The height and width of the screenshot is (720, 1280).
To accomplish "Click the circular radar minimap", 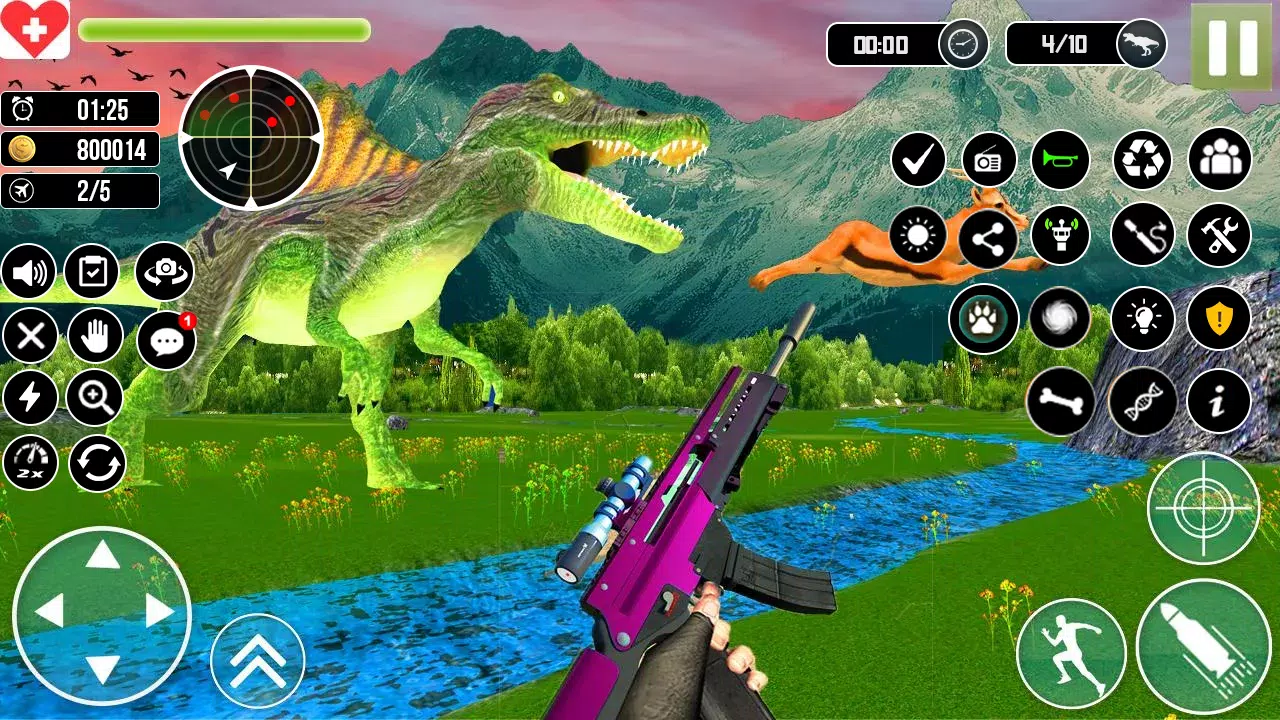I will tap(250, 137).
